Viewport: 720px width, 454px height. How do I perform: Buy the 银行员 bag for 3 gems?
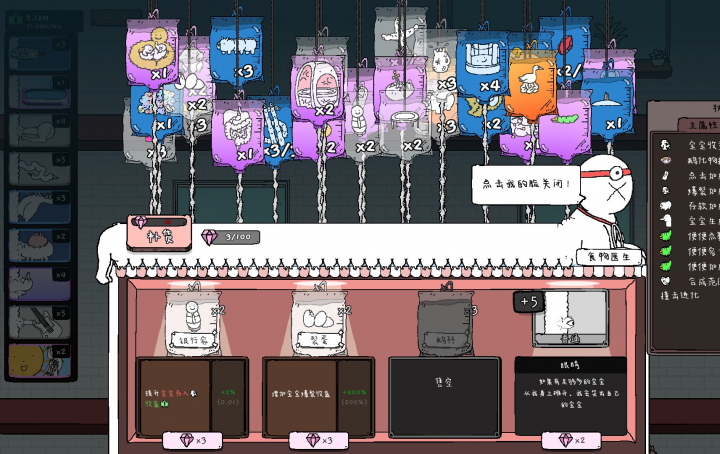tap(192, 441)
